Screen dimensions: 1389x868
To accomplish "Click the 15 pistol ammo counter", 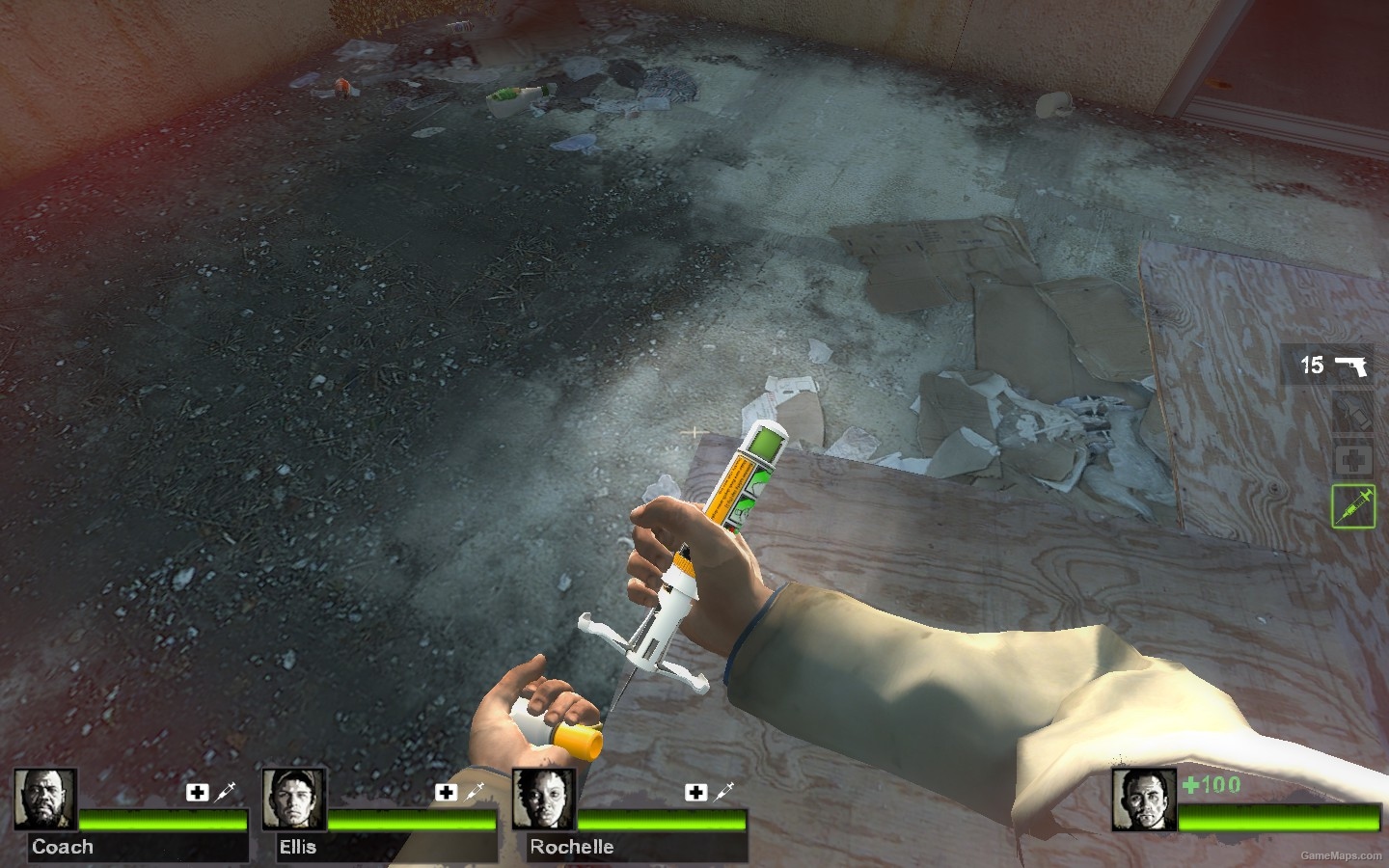I will (x=1311, y=365).
